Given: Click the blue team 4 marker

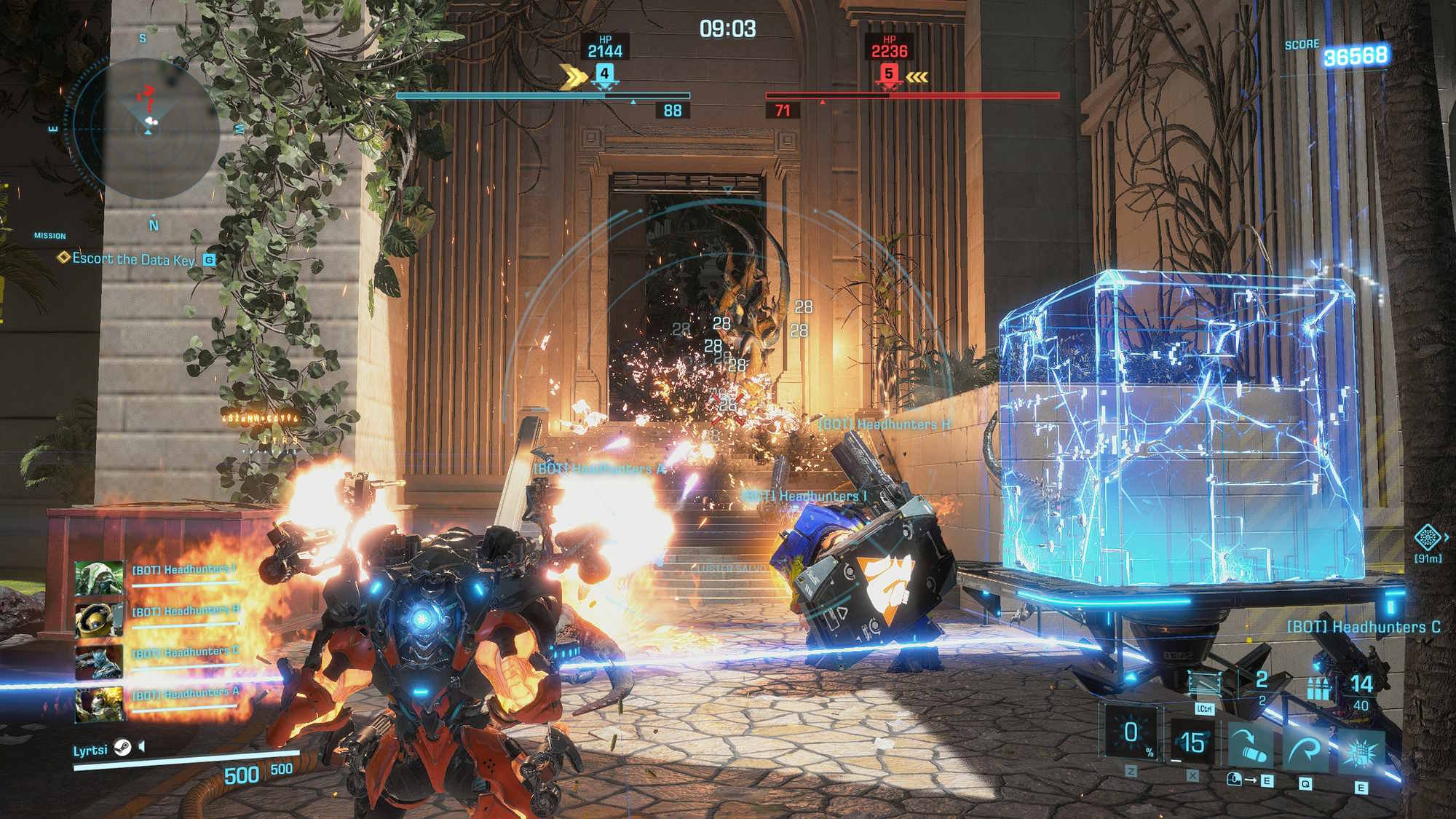Looking at the screenshot, I should (x=604, y=74).
